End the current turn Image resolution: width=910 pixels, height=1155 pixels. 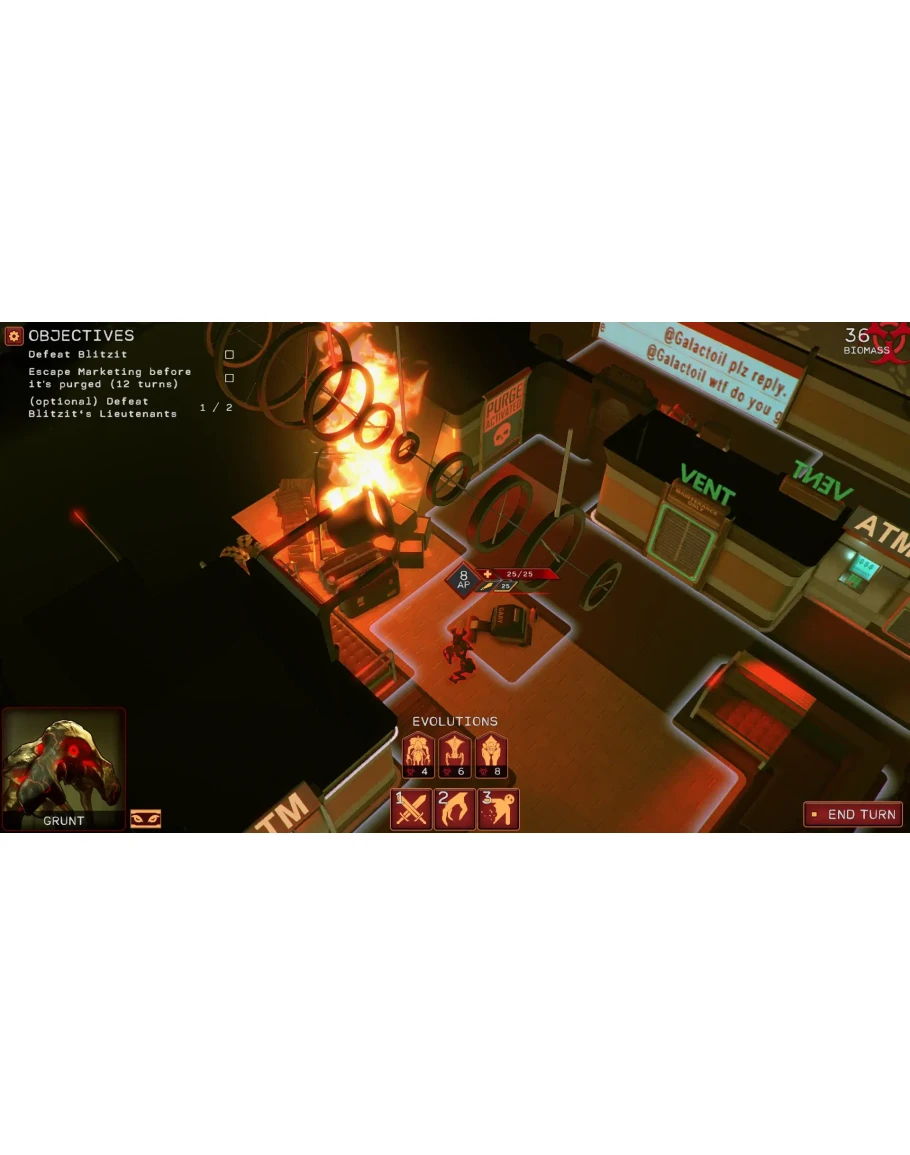tap(853, 814)
